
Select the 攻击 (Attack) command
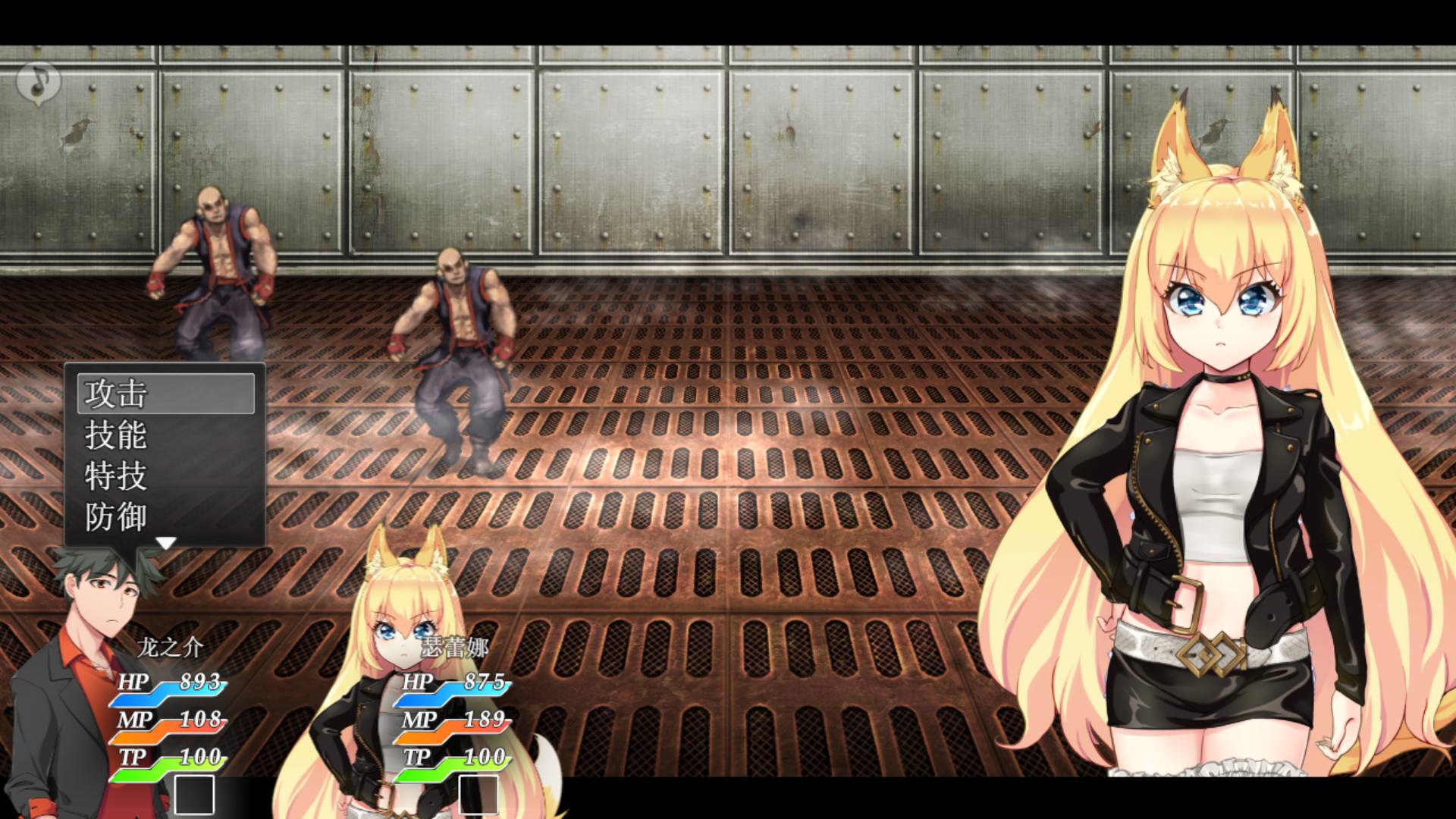click(118, 393)
